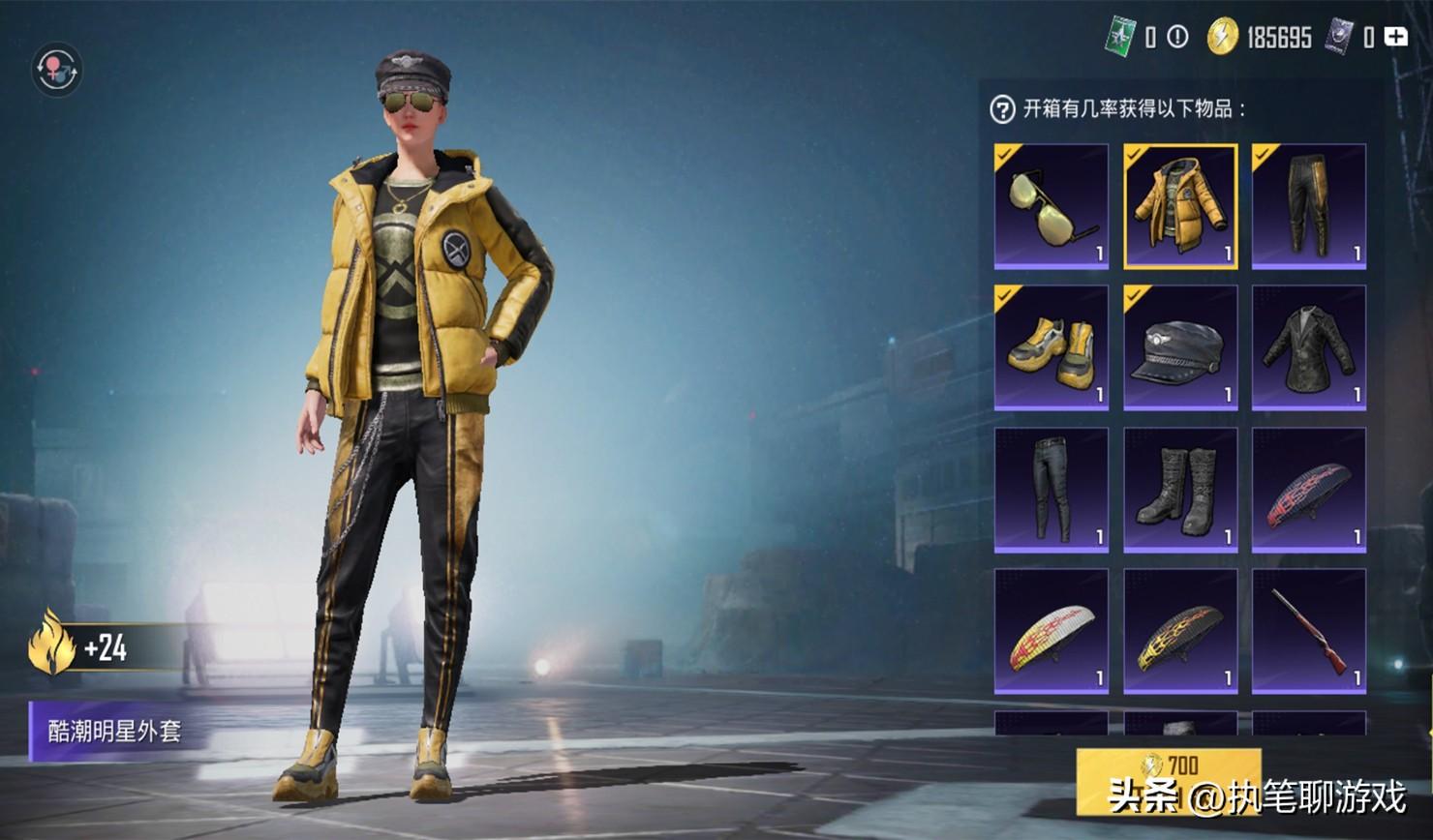The width and height of the screenshot is (1433, 840).
Task: Select the dark skinny jeans item
Action: pyautogui.click(x=1052, y=490)
